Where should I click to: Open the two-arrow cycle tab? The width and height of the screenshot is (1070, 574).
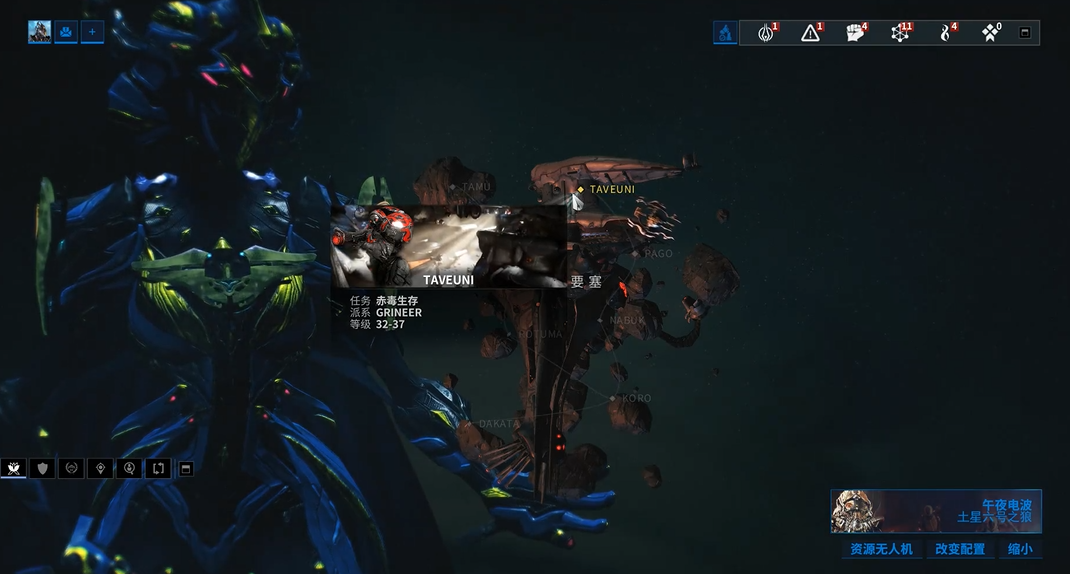point(158,468)
